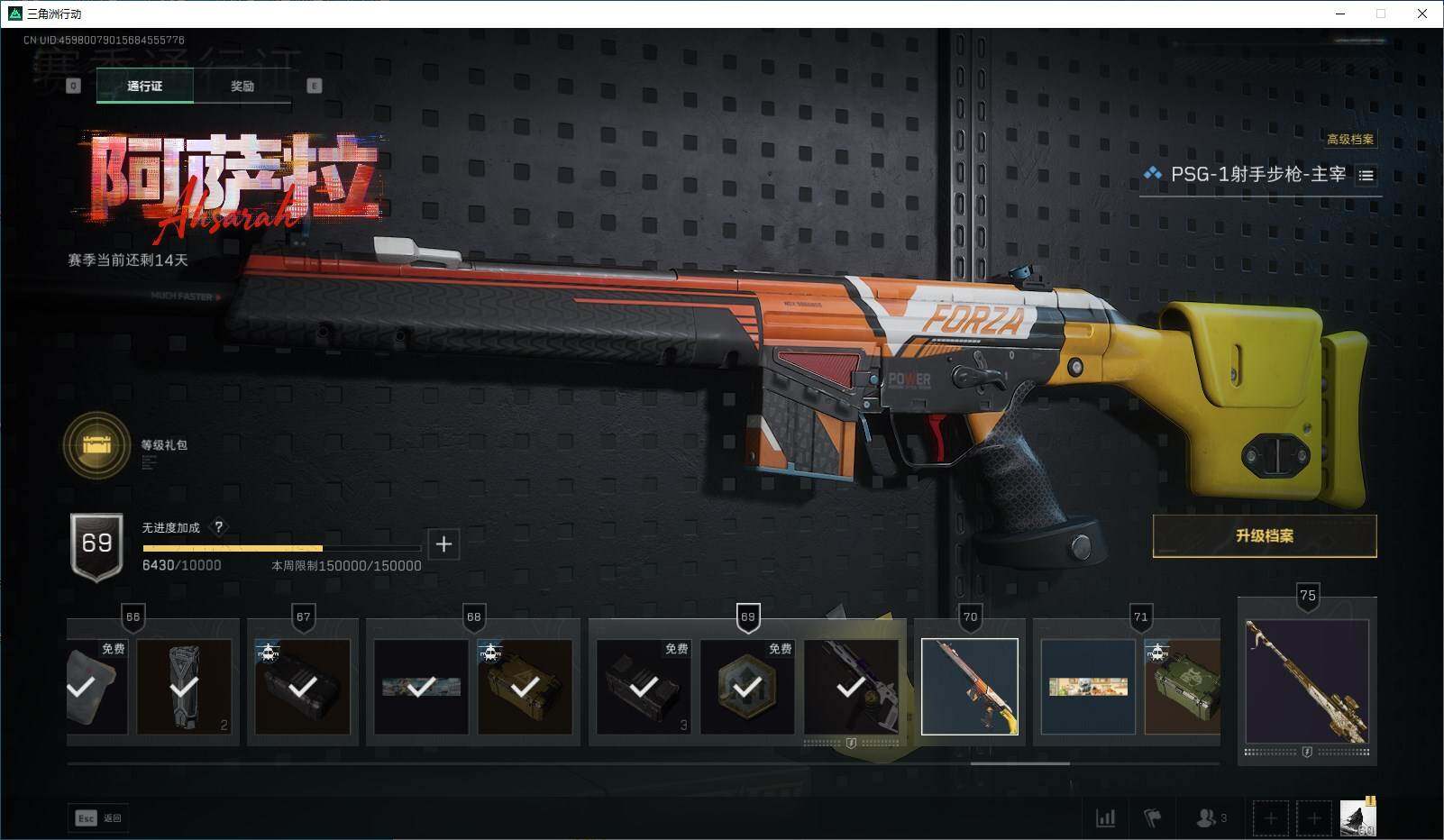
Task: Click the 返回 back button
Action: point(97,818)
